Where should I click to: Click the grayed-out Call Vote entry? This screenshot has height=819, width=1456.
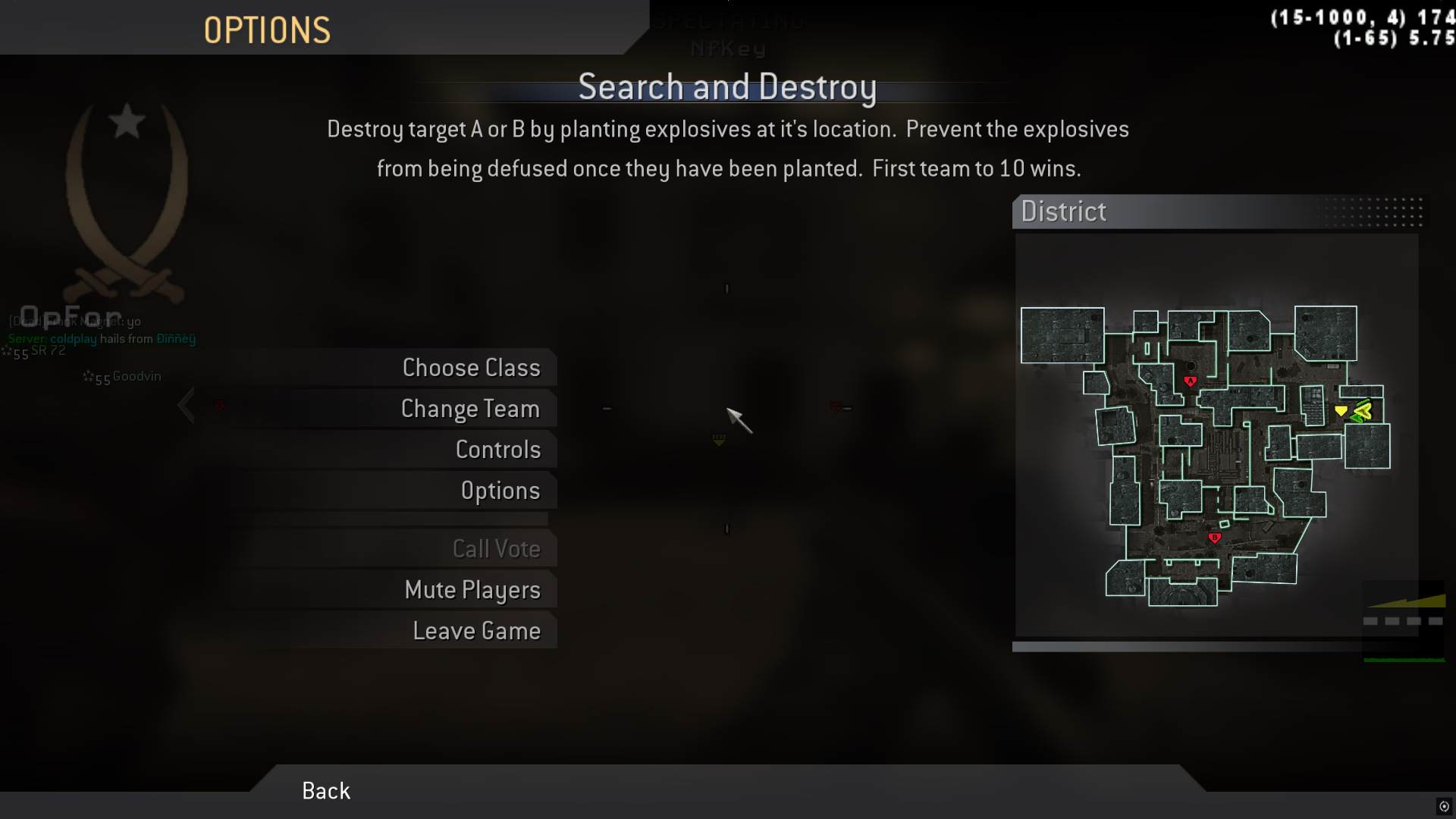point(497,548)
